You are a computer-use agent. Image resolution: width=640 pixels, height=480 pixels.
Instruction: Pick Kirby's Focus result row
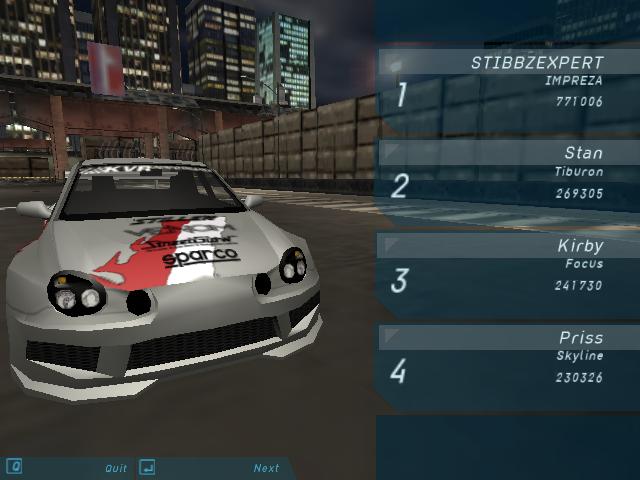tap(508, 268)
